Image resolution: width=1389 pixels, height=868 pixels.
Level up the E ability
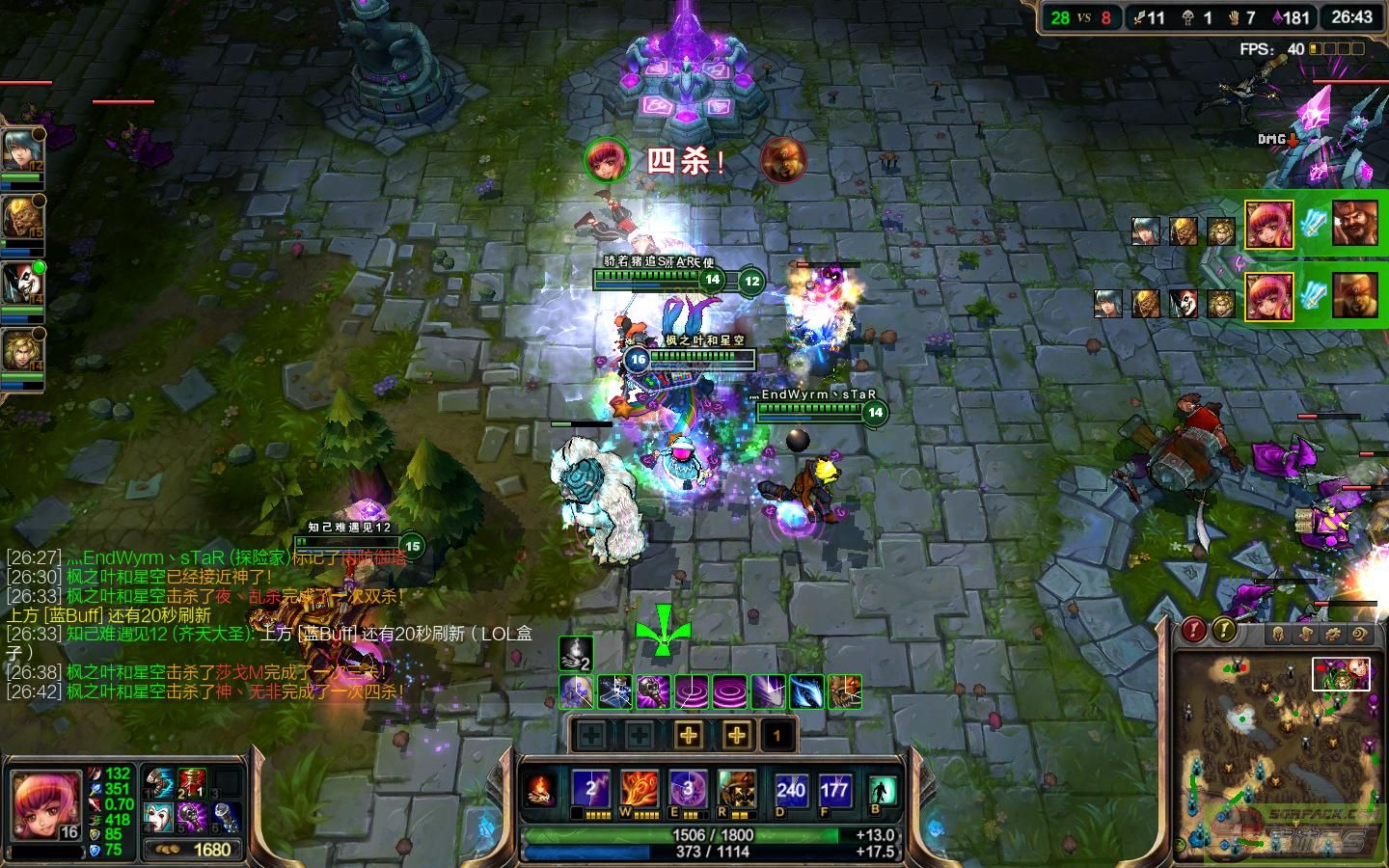689,736
